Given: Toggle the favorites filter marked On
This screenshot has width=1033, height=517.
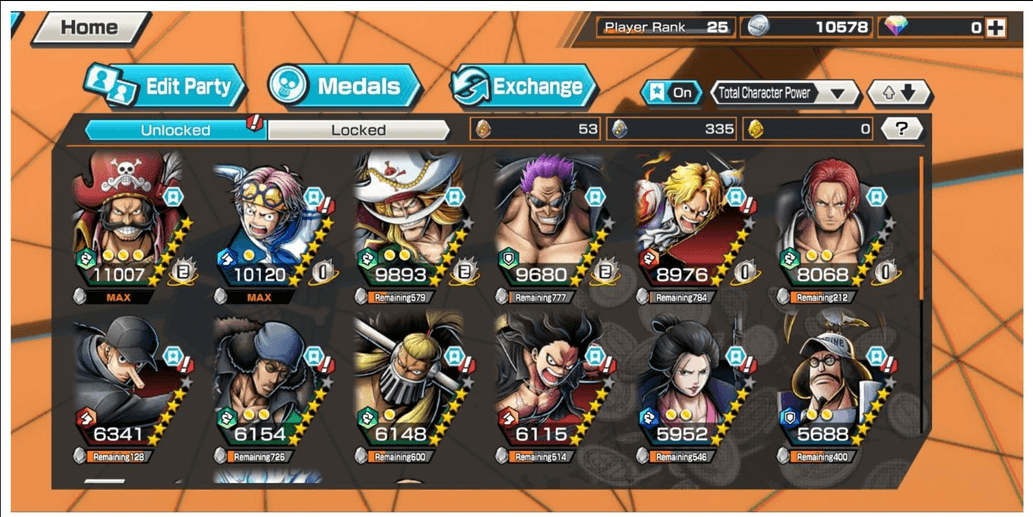Looking at the screenshot, I should (x=671, y=93).
